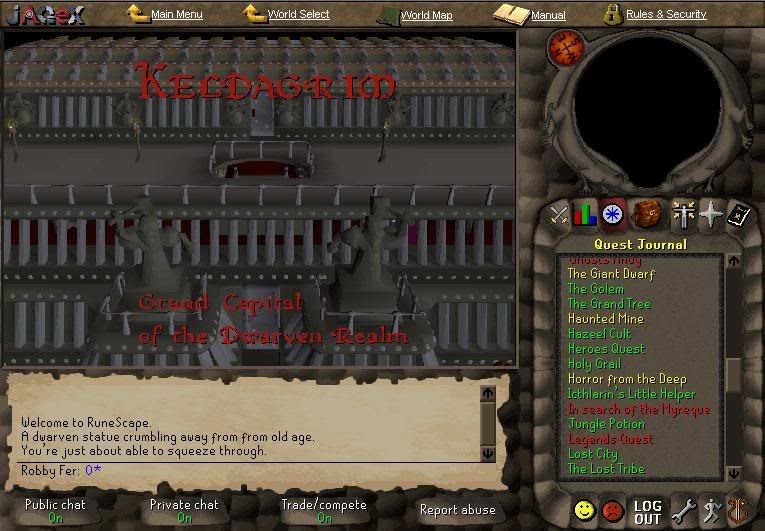Image resolution: width=765 pixels, height=531 pixels.
Task: Open the wrench options tab
Action: coord(684,510)
